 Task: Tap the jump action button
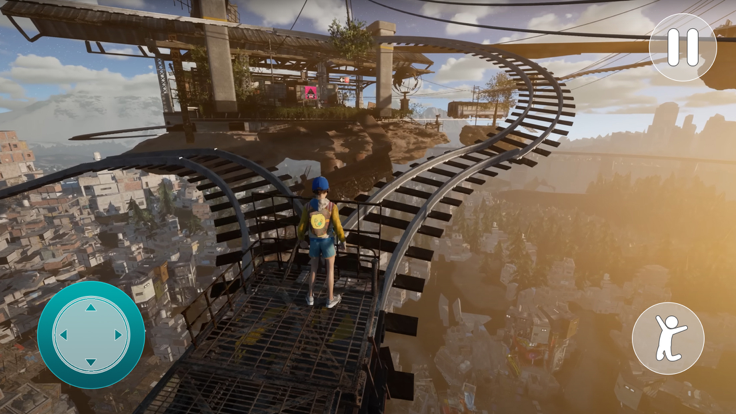point(668,338)
